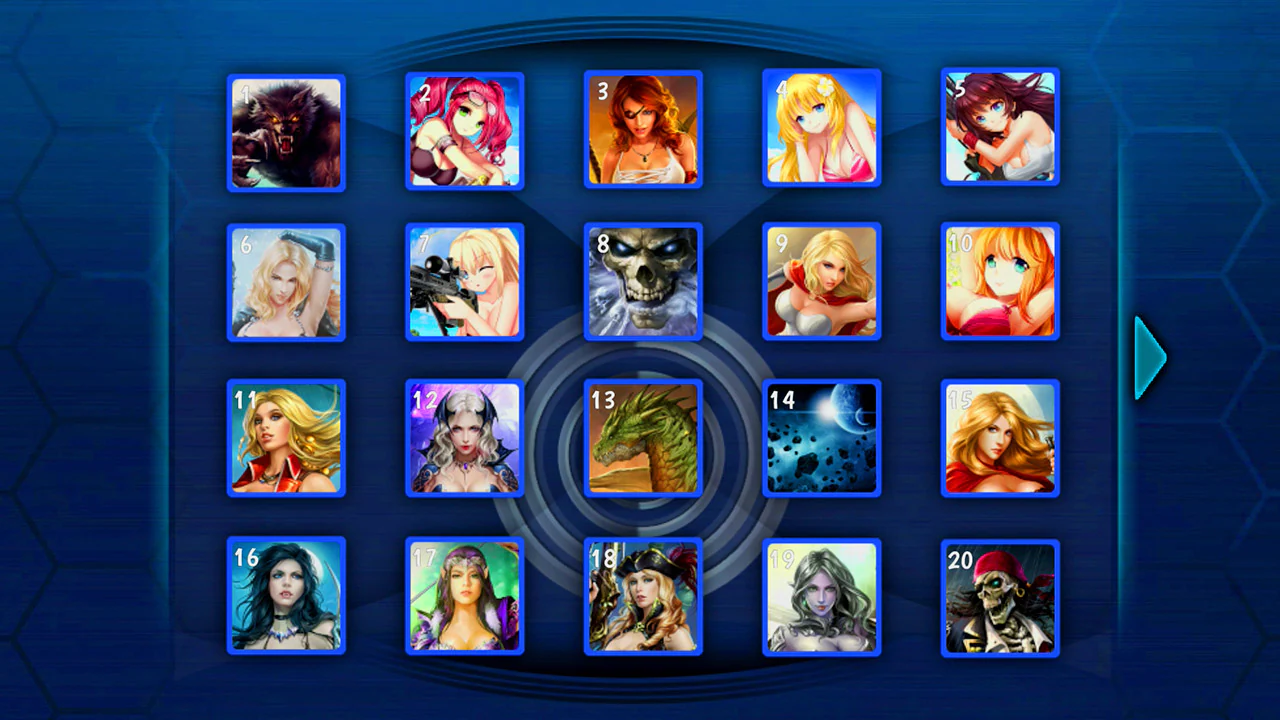Select level 10 with the orange-haired anime girl

tap(999, 283)
